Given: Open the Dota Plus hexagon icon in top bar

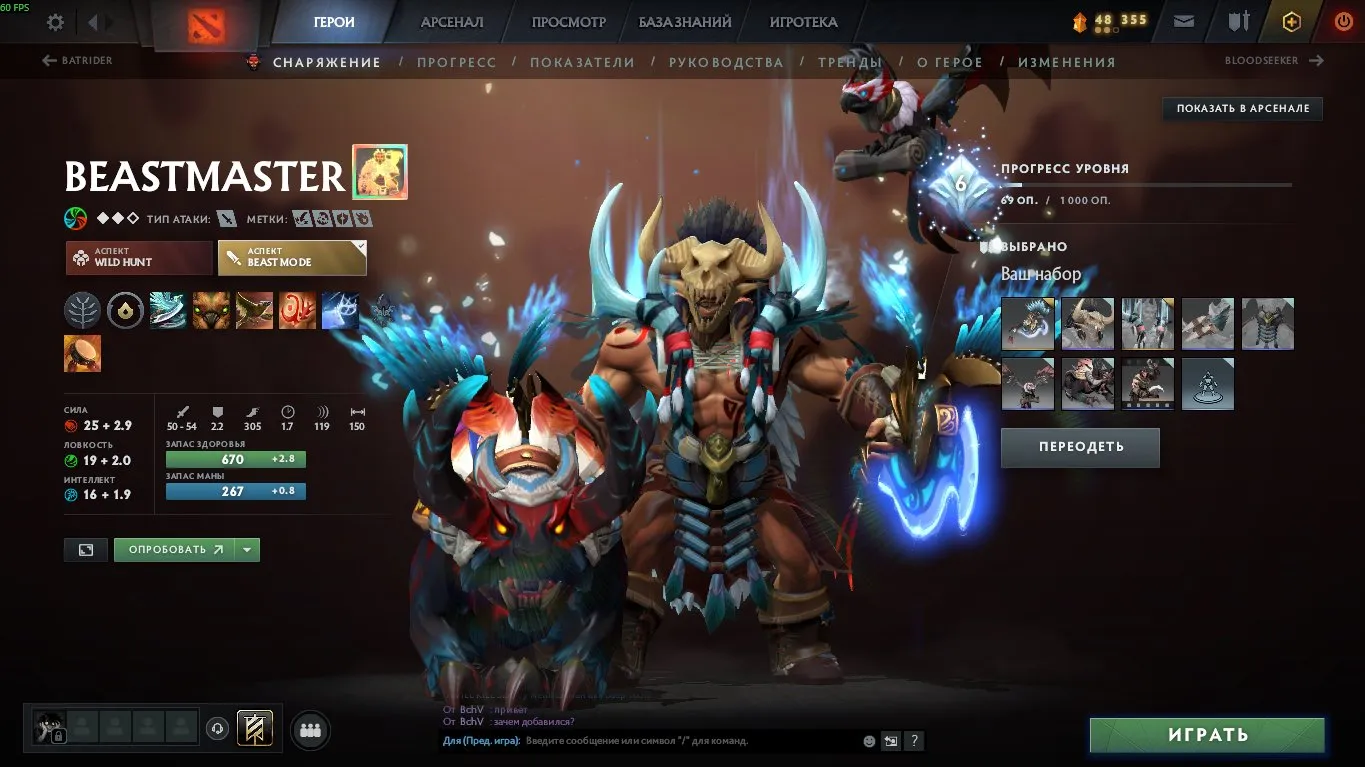Looking at the screenshot, I should 1290,21.
